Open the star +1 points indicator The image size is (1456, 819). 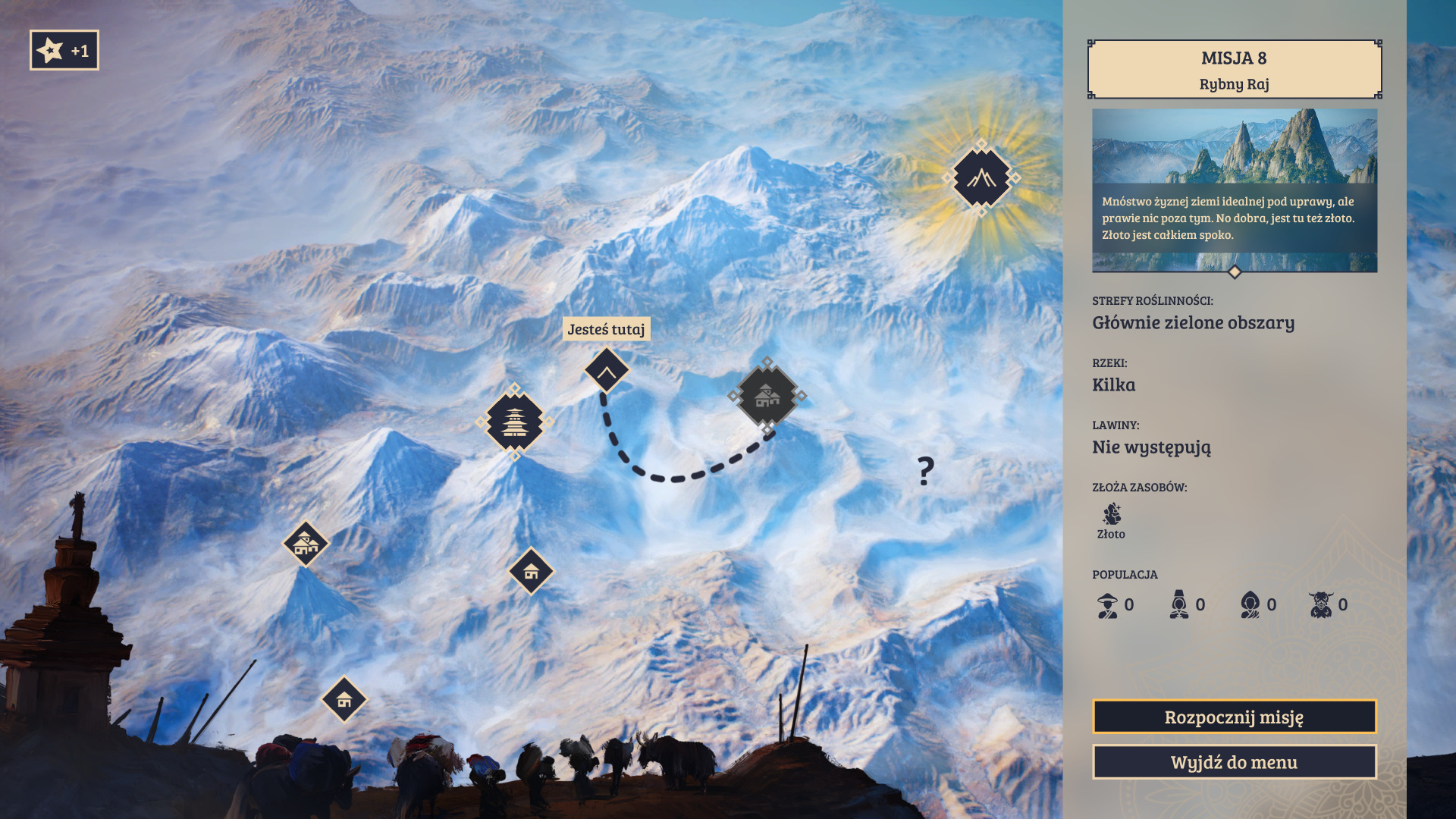[x=64, y=51]
